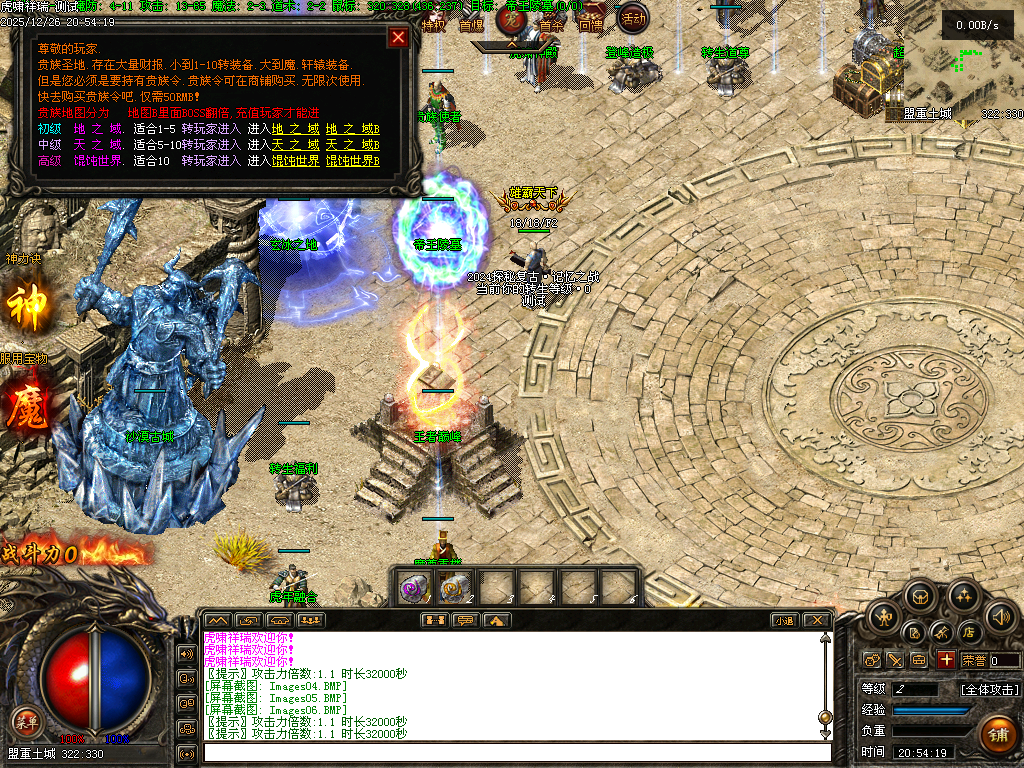This screenshot has height=768, width=1024.
Task: Enter the 天之域 map link
Action: tap(296, 145)
